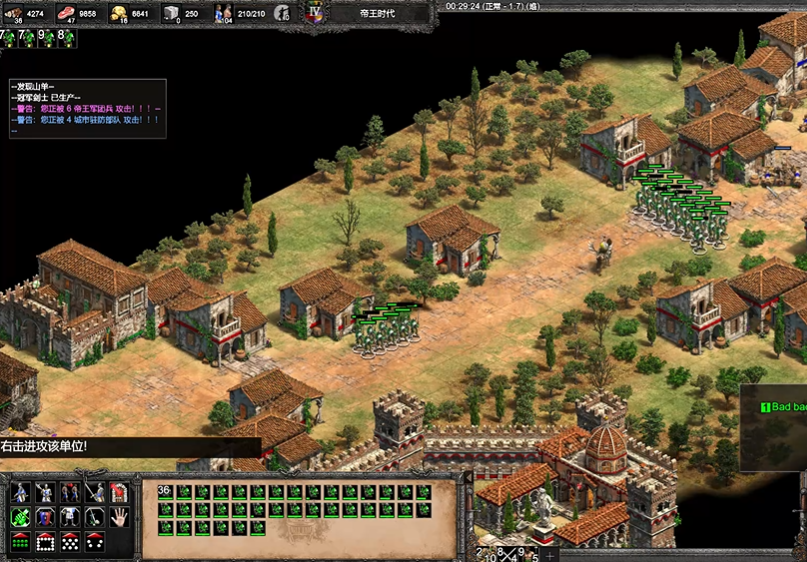Set the no-attack stance
This screenshot has height=562, width=807.
[95, 492]
